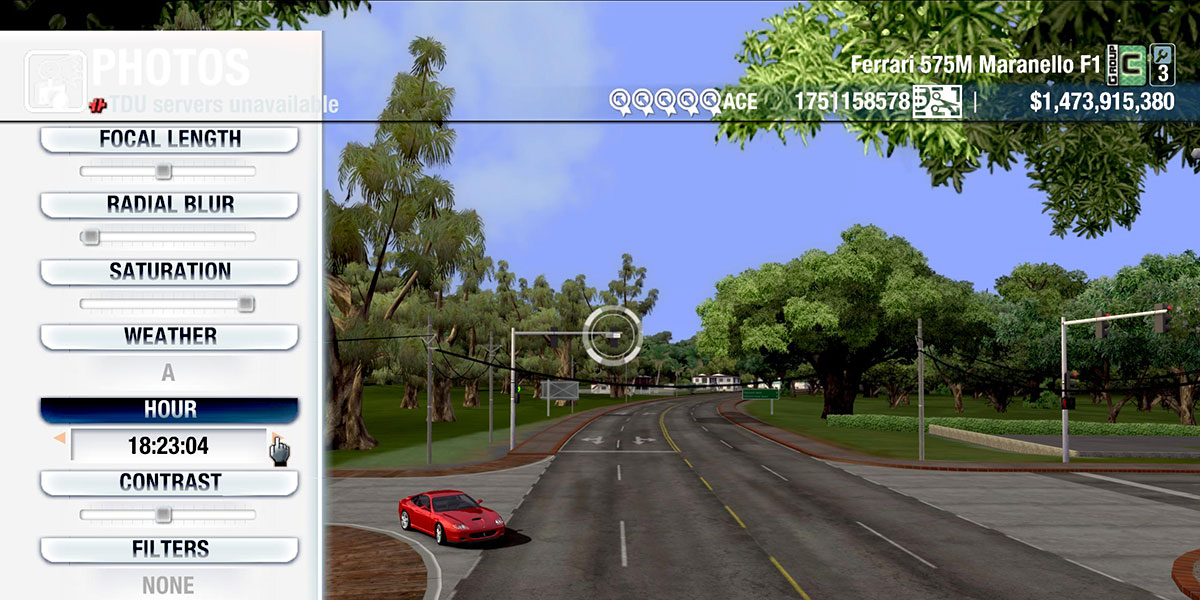Click the saturation slider handle
The height and width of the screenshot is (600, 1200).
click(245, 304)
